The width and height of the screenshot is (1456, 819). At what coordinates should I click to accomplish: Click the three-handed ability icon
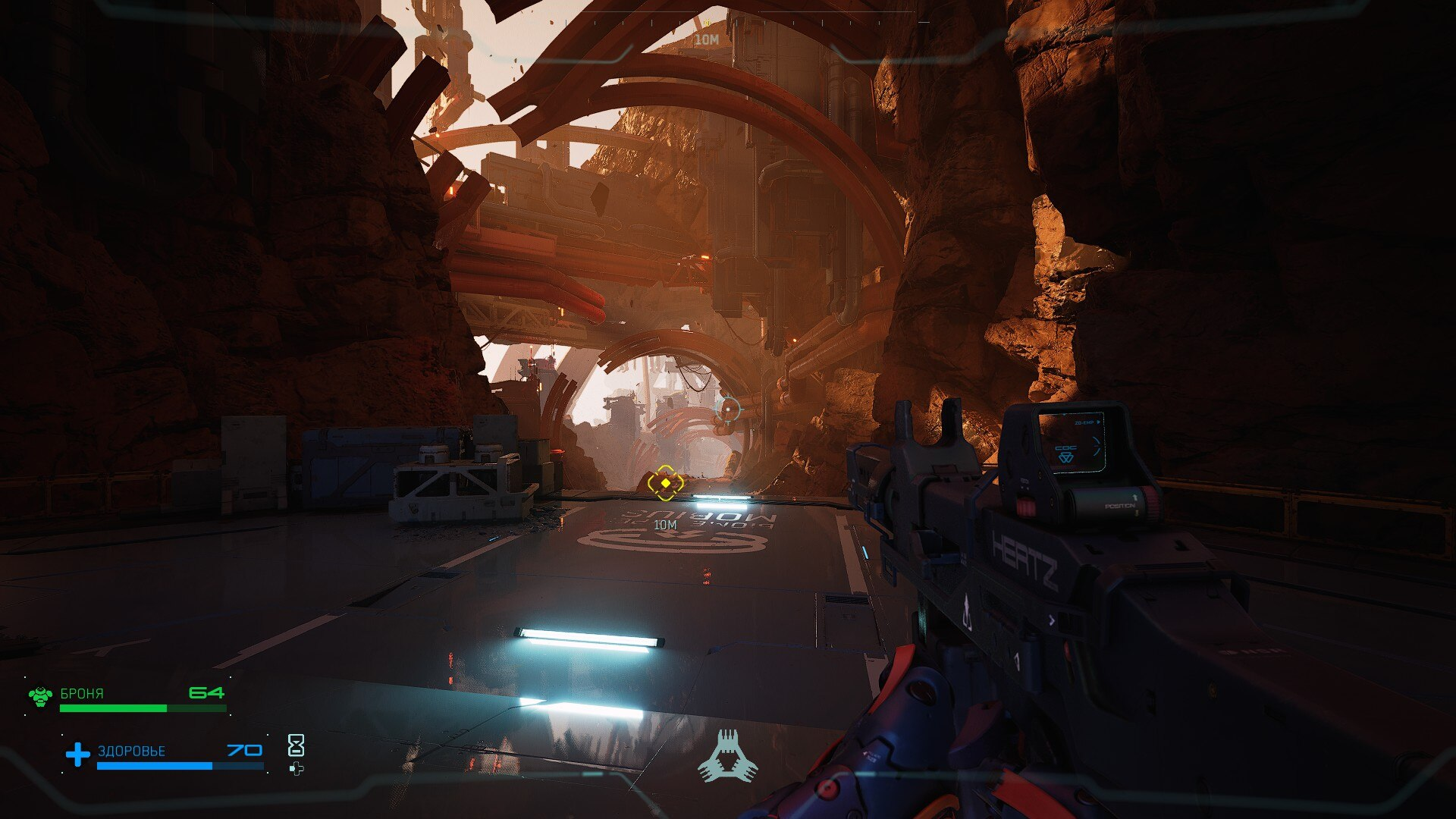pyautogui.click(x=727, y=757)
